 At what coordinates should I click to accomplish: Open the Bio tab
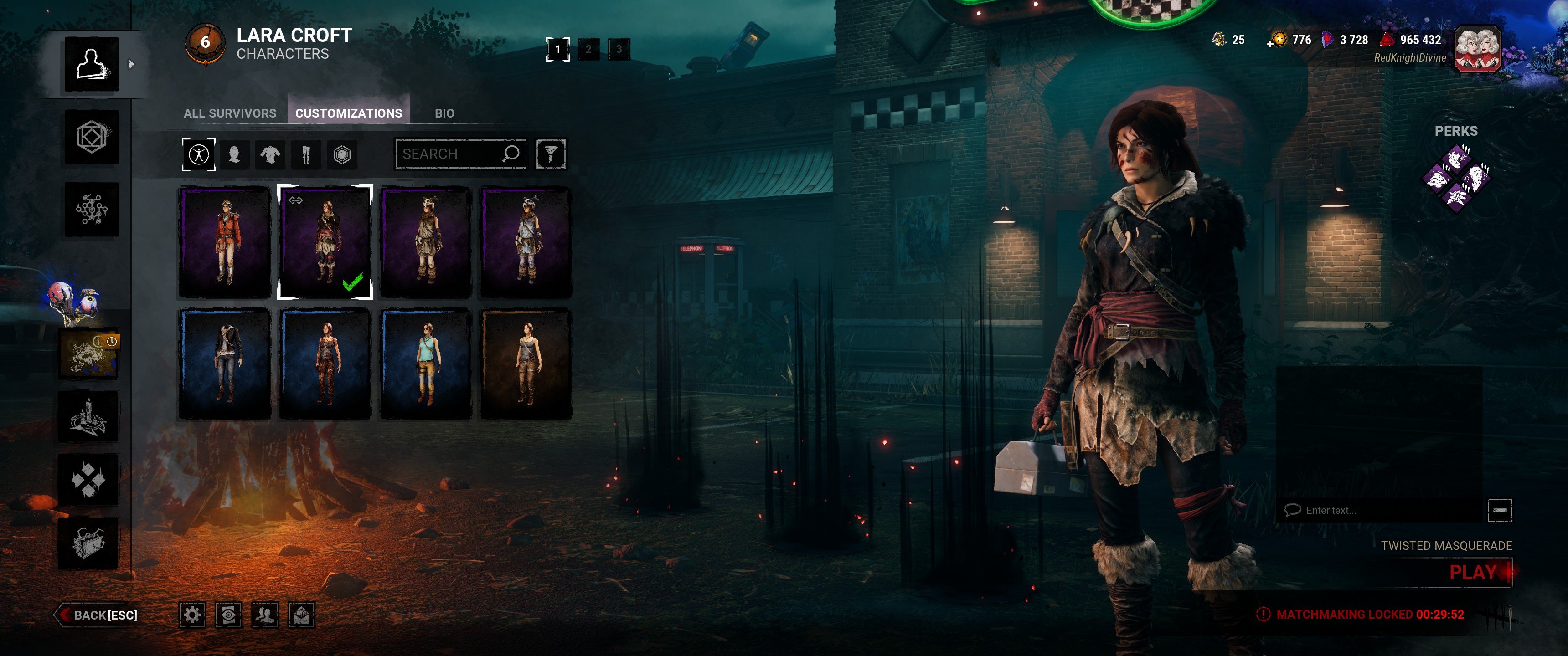[444, 113]
